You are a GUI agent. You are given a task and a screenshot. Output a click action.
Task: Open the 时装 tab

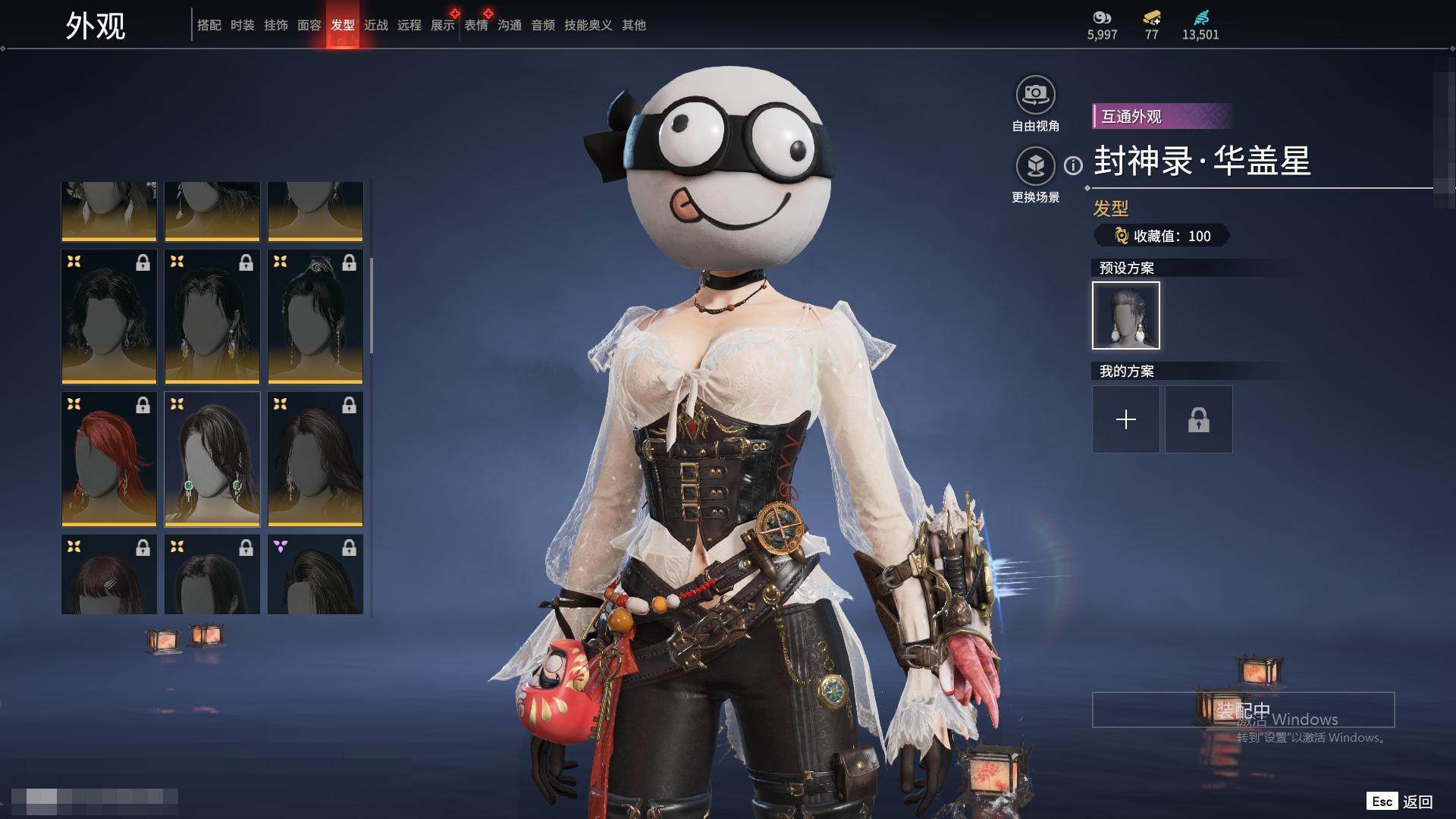coord(242,25)
